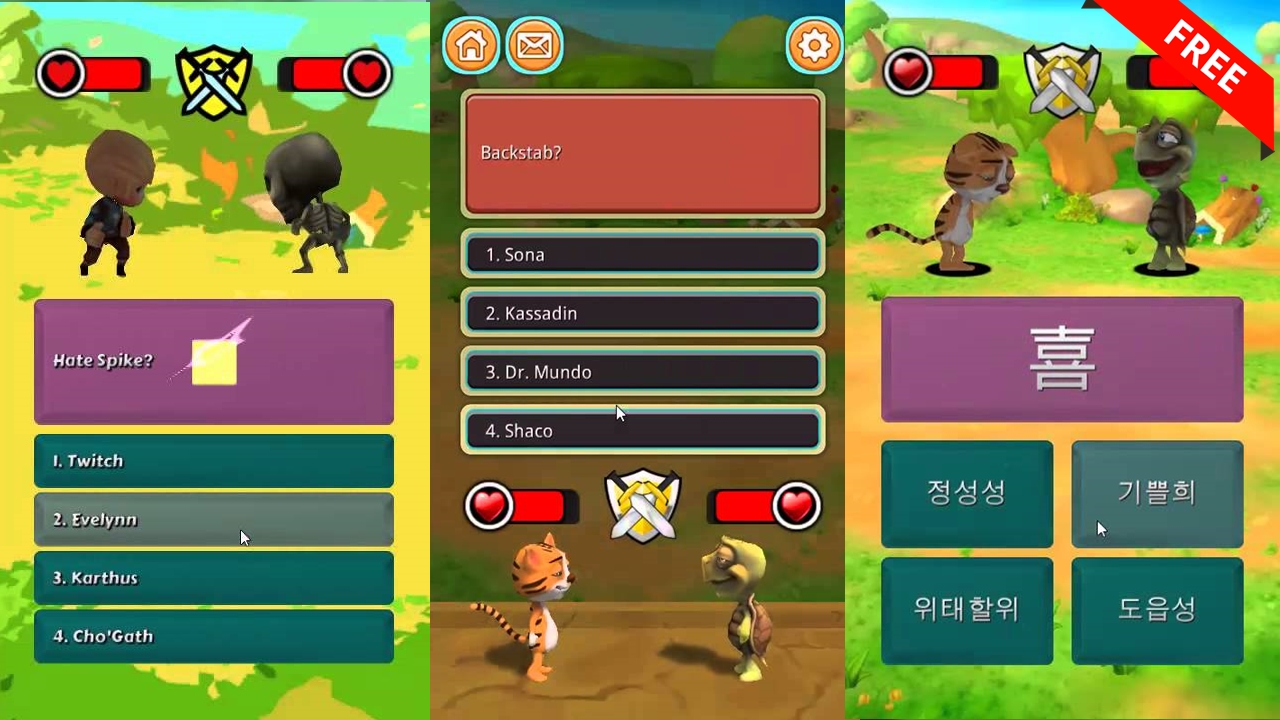
Task: Click the heart icon on the left health bar
Action: click(62, 73)
